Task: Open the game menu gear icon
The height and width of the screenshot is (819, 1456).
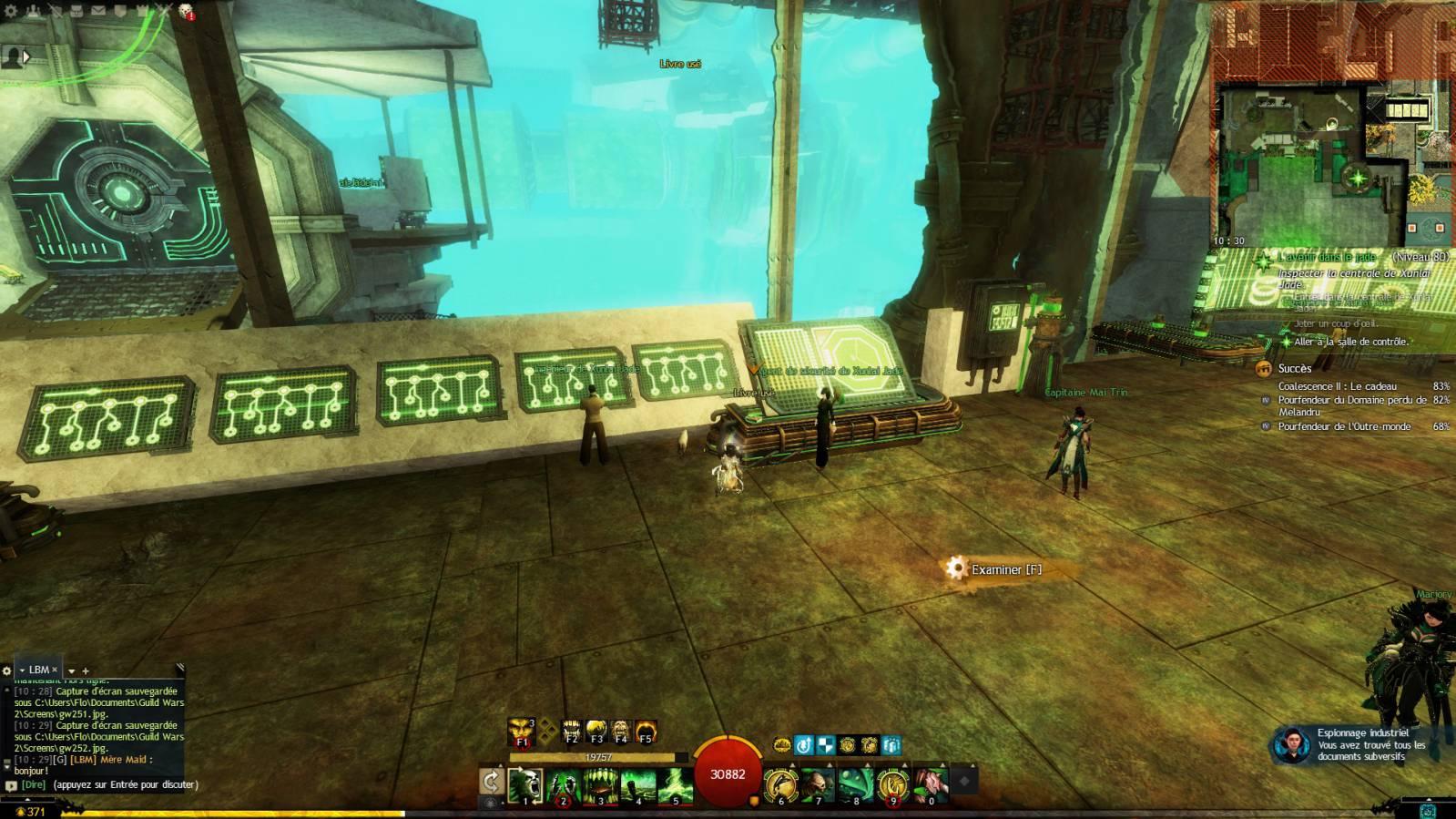Action: (x=9, y=11)
